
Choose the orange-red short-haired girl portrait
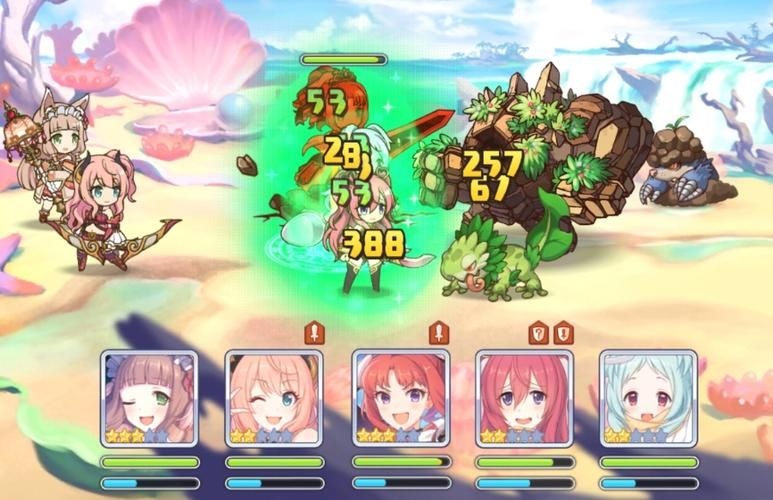coord(400,398)
